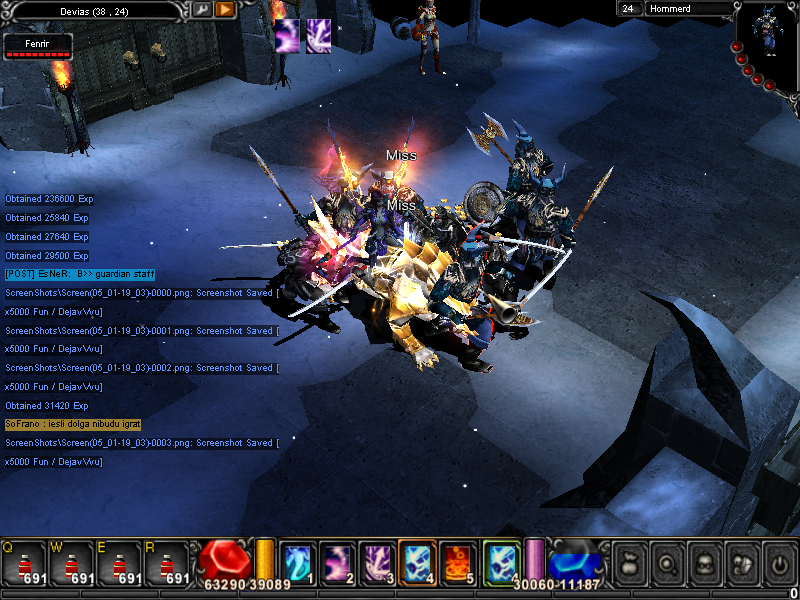Click the SoFrano chat message

(73, 424)
